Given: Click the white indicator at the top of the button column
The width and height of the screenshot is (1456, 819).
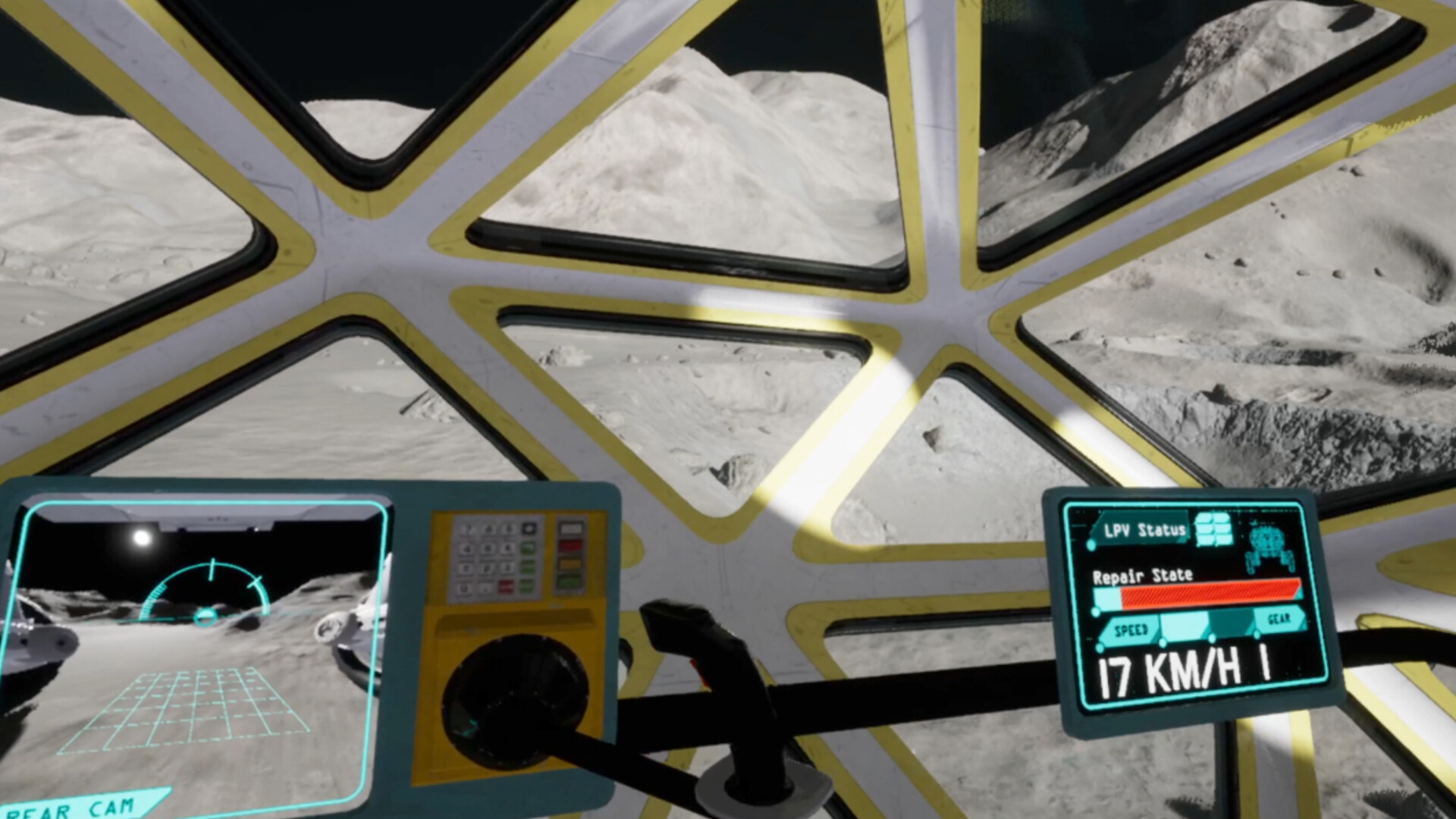Looking at the screenshot, I should (571, 529).
